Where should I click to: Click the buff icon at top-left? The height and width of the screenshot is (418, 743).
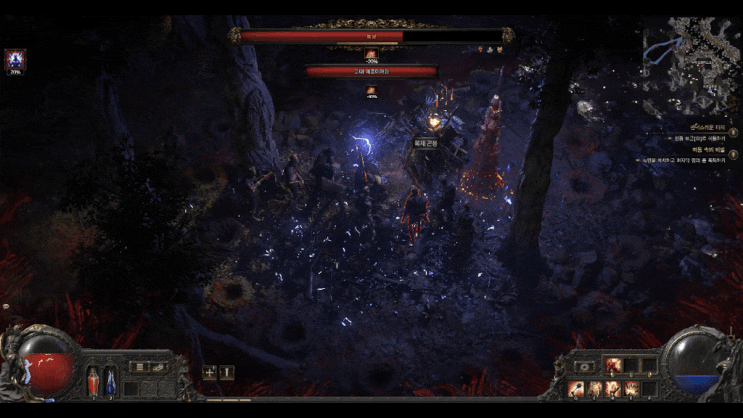15,60
